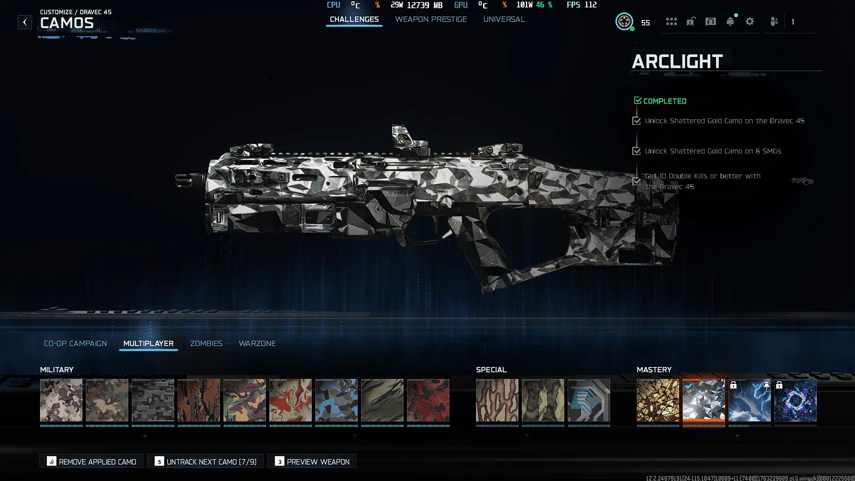The image size is (855, 481).
Task: Open the Warzone camo category
Action: 257,343
